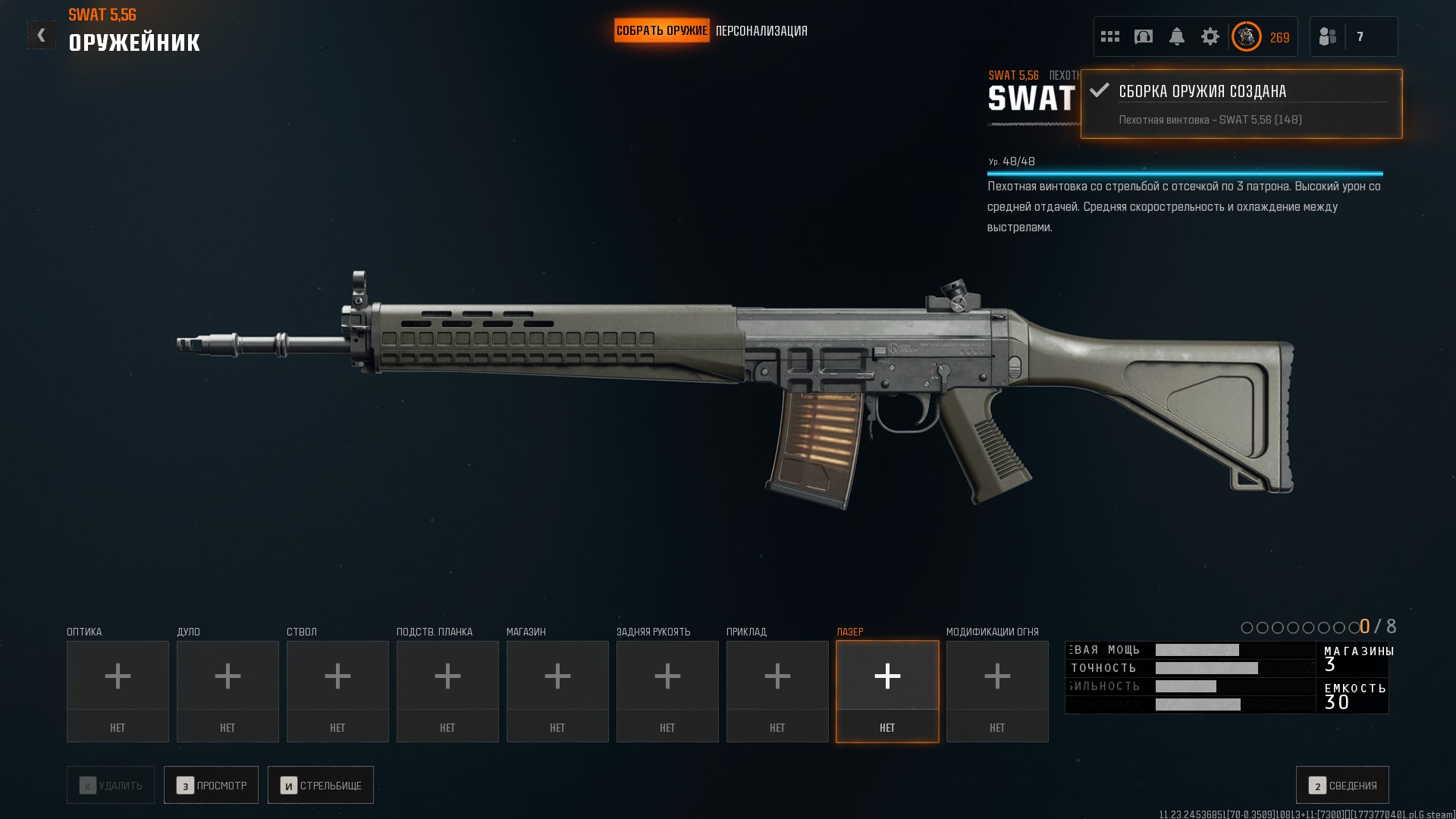Select the Собрать оружие tab
This screenshot has height=819, width=1456.
(661, 31)
